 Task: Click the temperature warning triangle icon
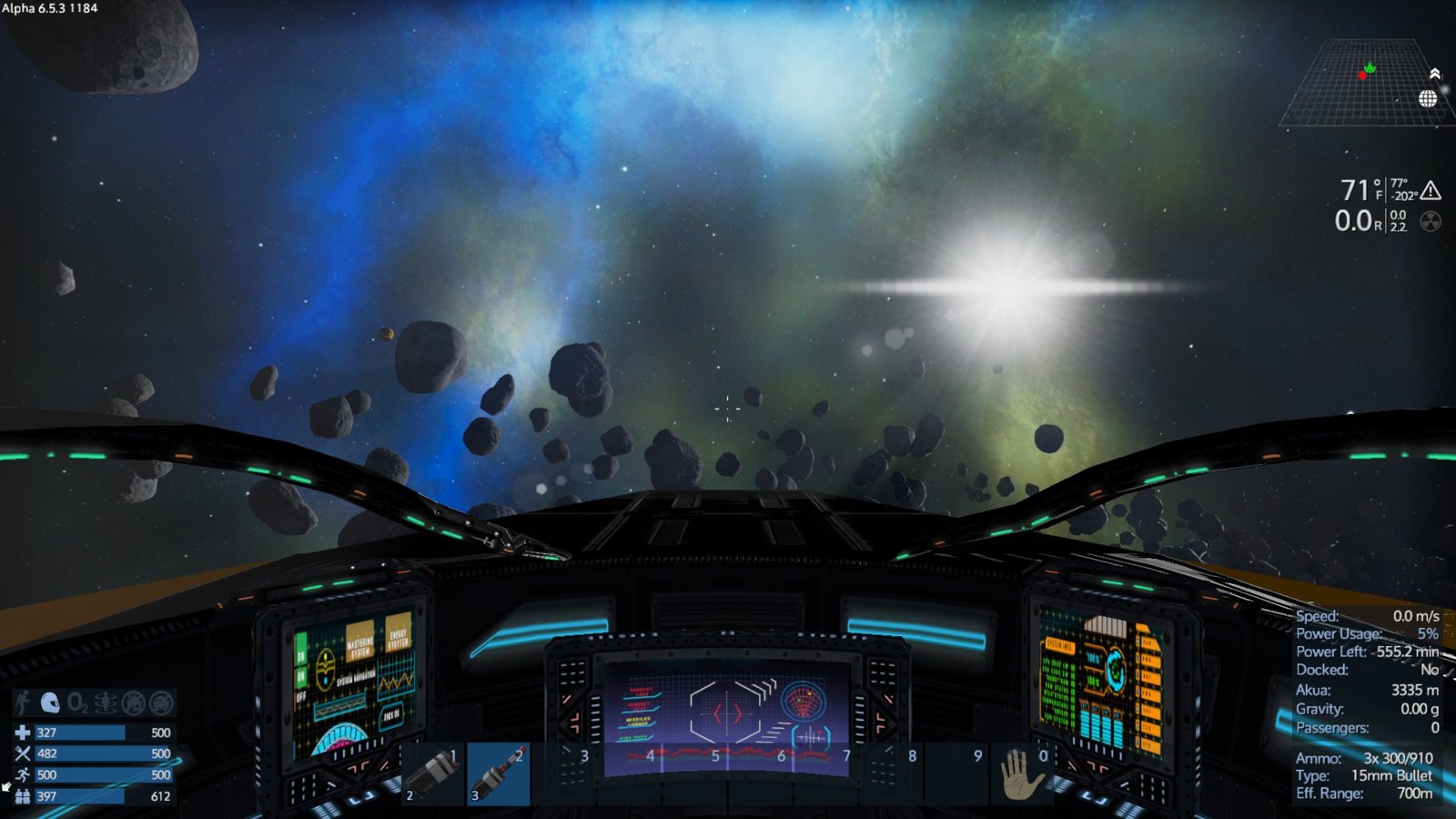point(1431,190)
